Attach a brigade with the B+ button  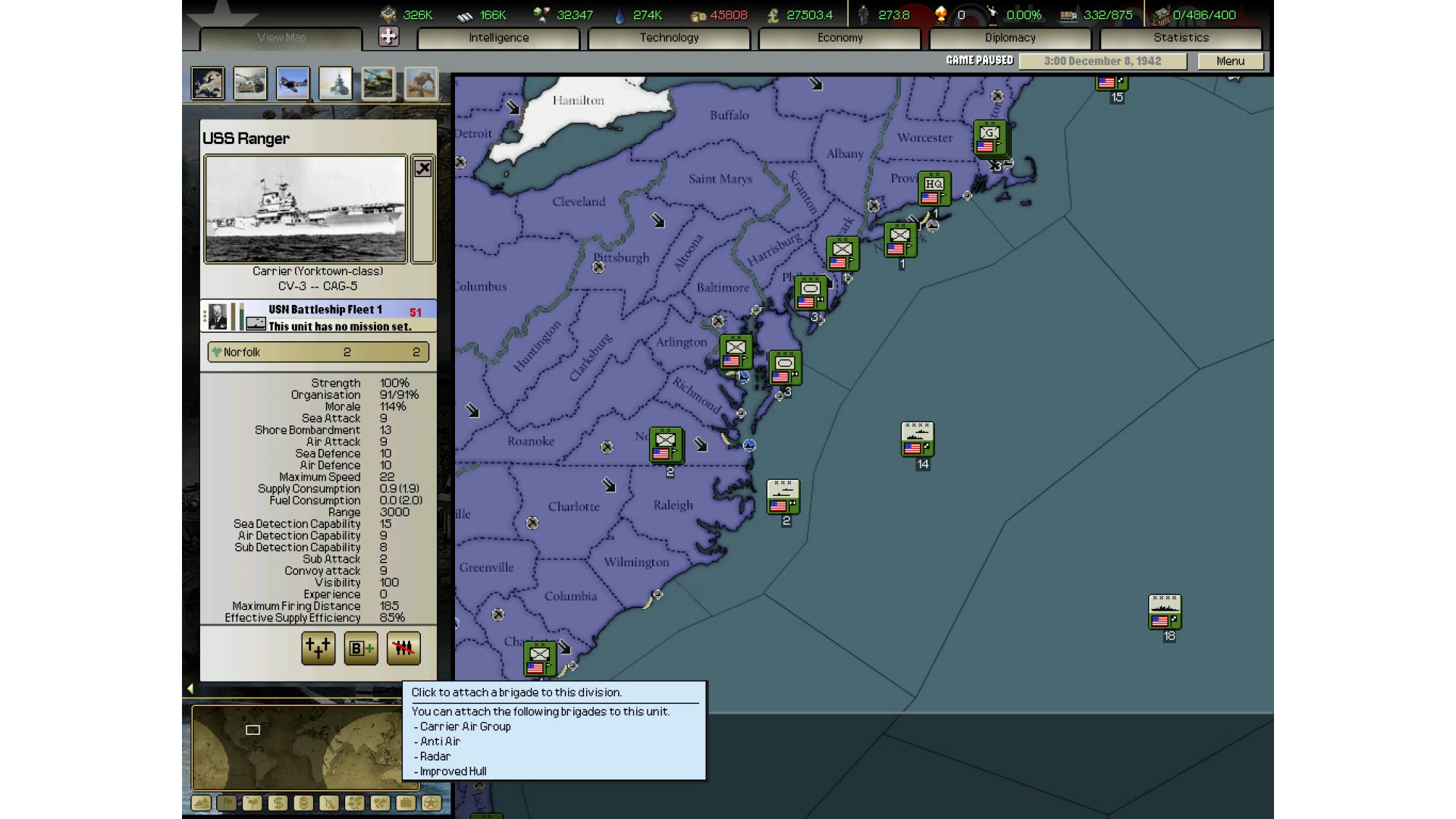[x=361, y=648]
